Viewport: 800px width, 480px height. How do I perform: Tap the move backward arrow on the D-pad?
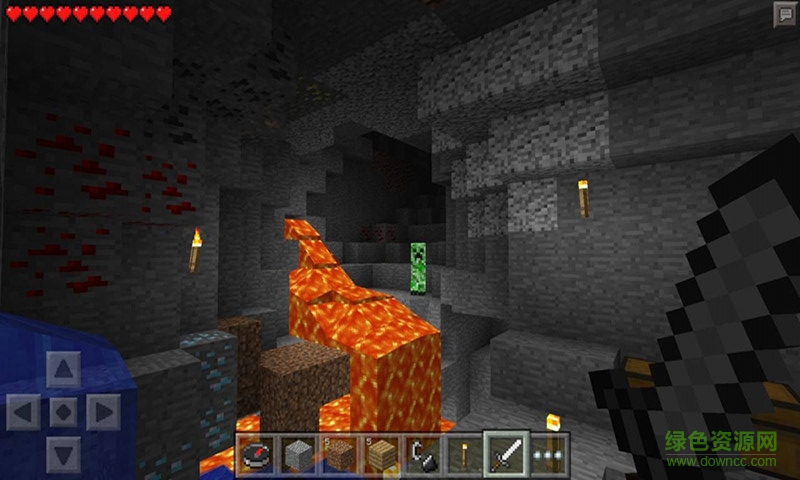point(63,453)
